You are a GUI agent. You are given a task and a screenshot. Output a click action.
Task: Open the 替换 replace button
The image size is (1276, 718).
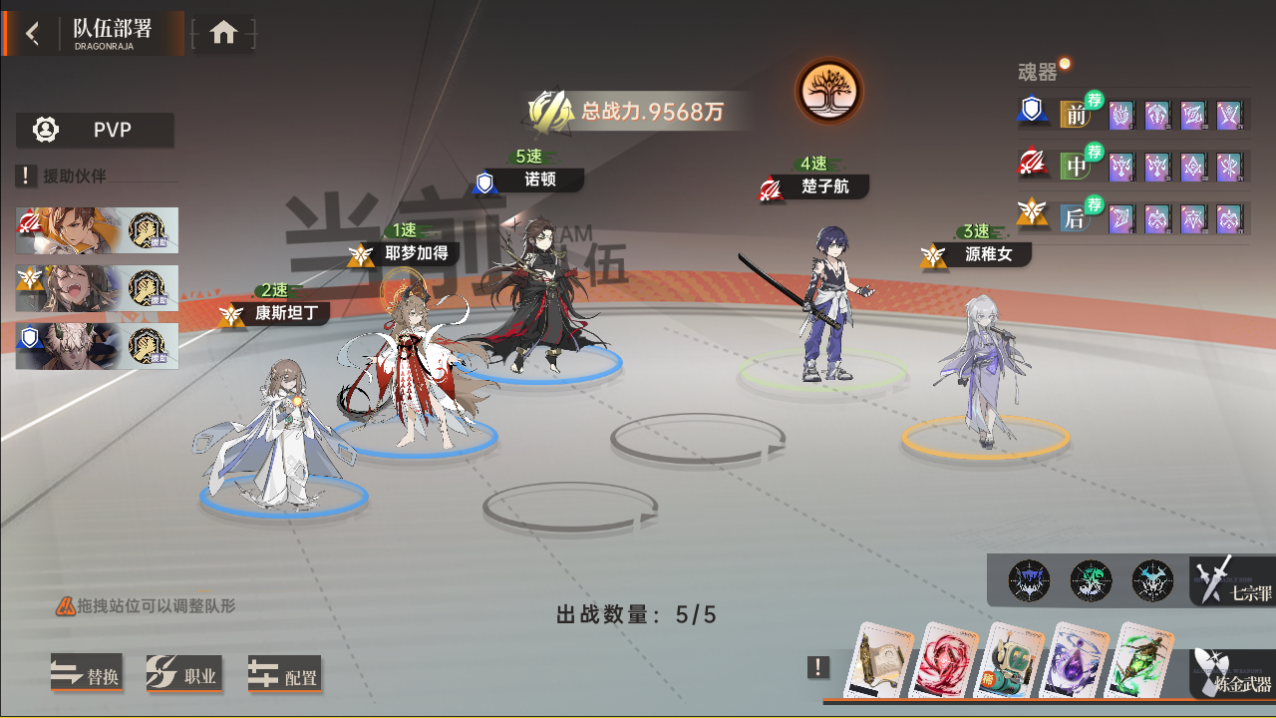click(87, 675)
